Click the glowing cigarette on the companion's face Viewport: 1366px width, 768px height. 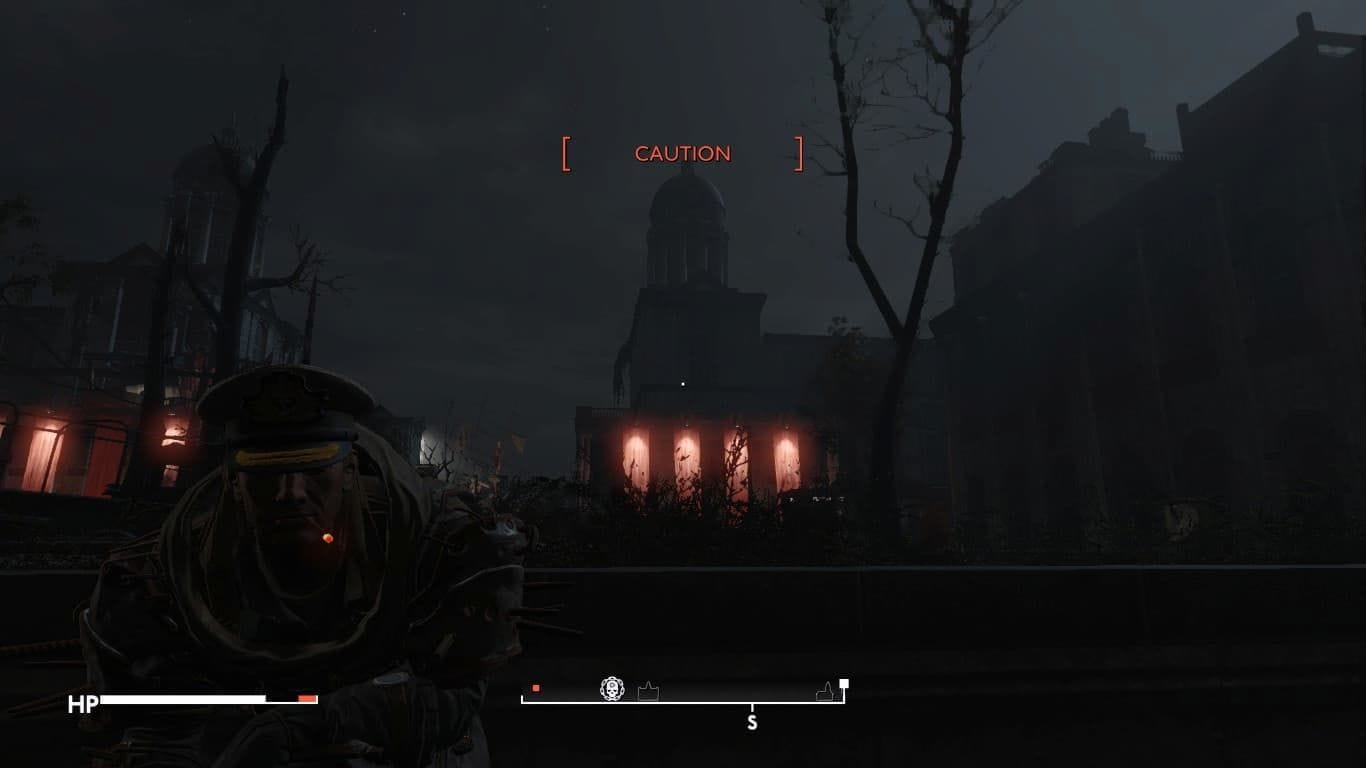(326, 538)
